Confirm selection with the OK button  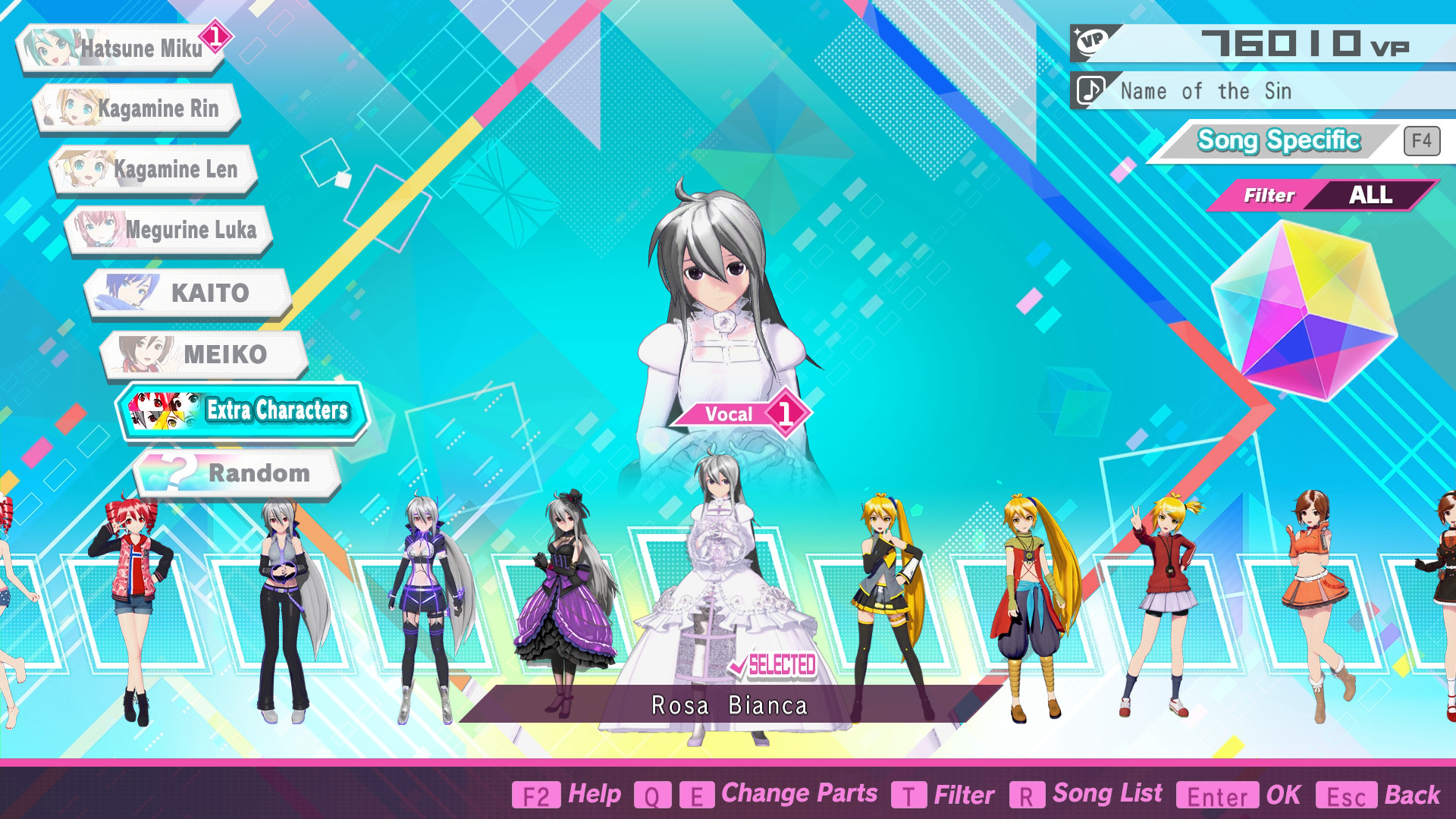tap(1283, 795)
